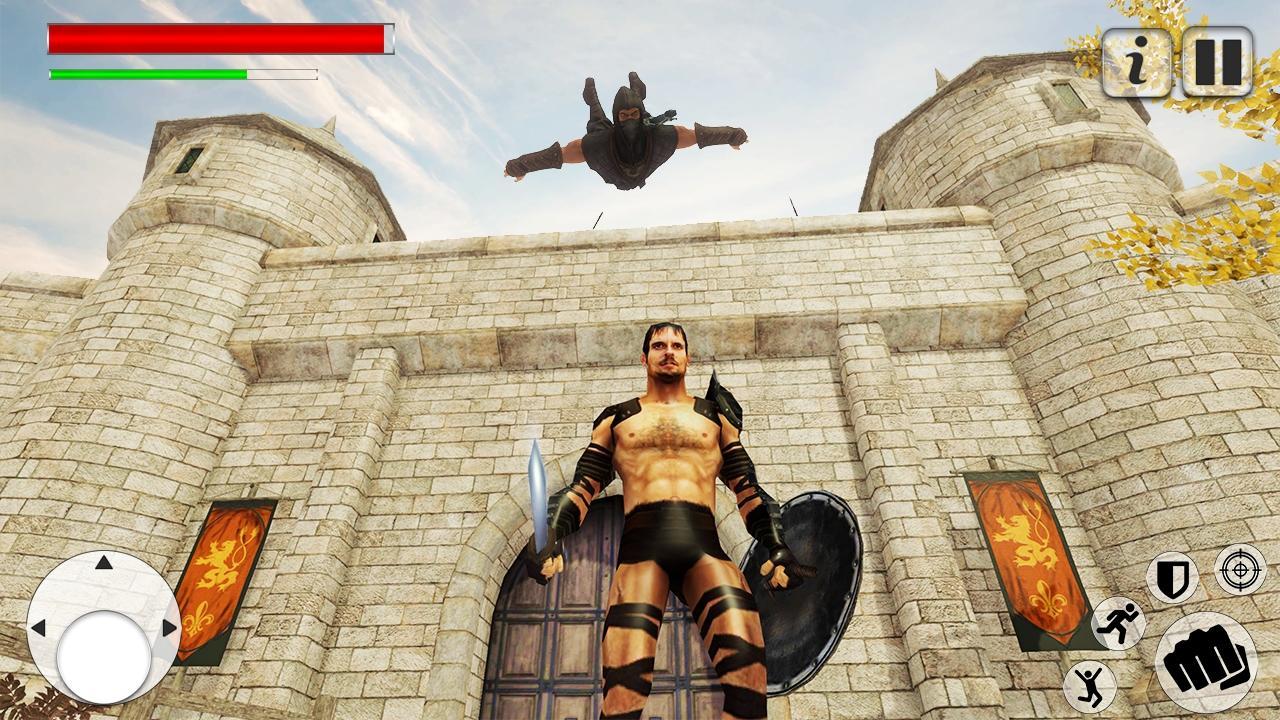Toggle game pause state
This screenshot has height=720, width=1280.
point(1216,61)
